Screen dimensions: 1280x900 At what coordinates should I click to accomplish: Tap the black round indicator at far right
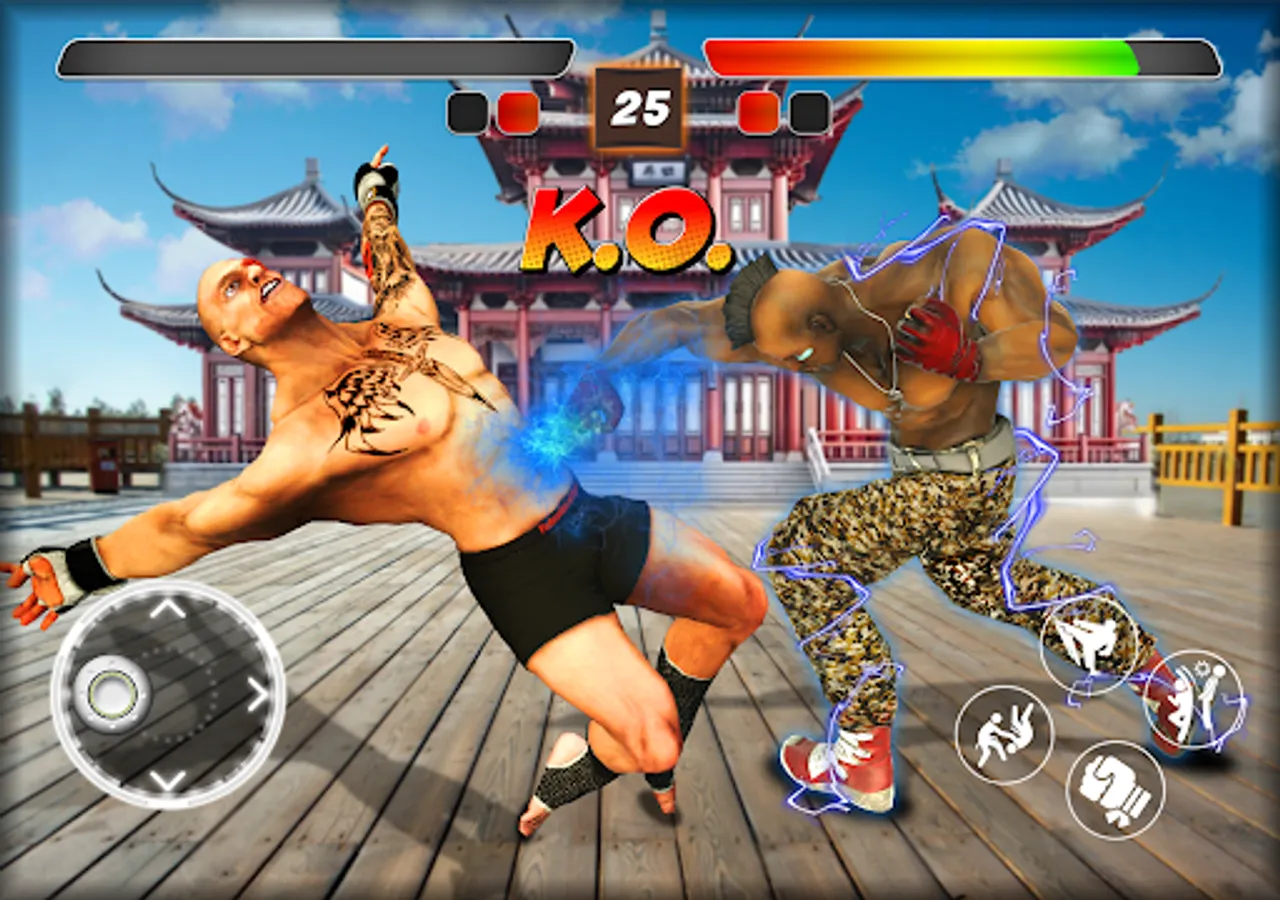[808, 111]
